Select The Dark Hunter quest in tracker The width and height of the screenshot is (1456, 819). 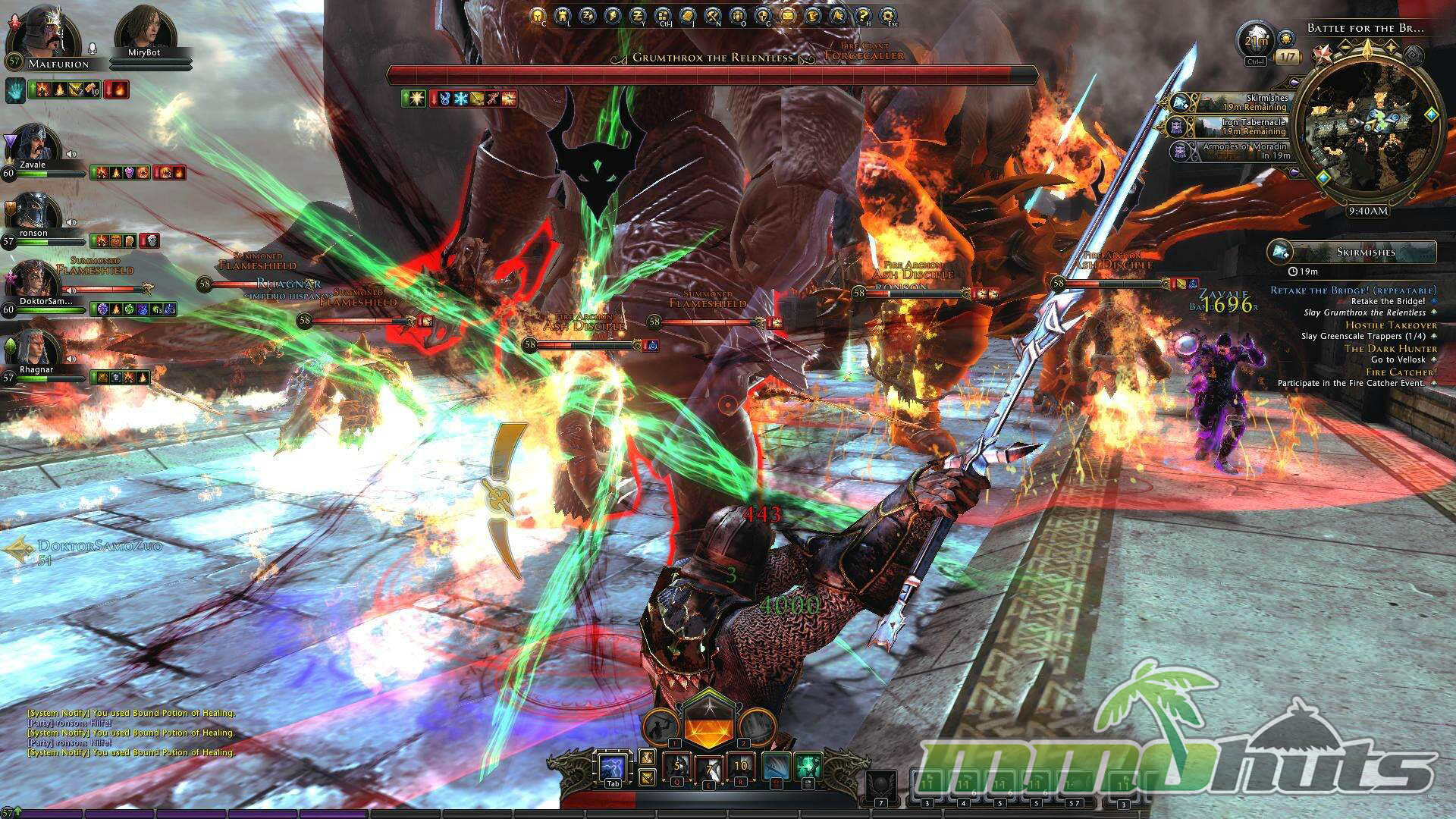pyautogui.click(x=1390, y=348)
